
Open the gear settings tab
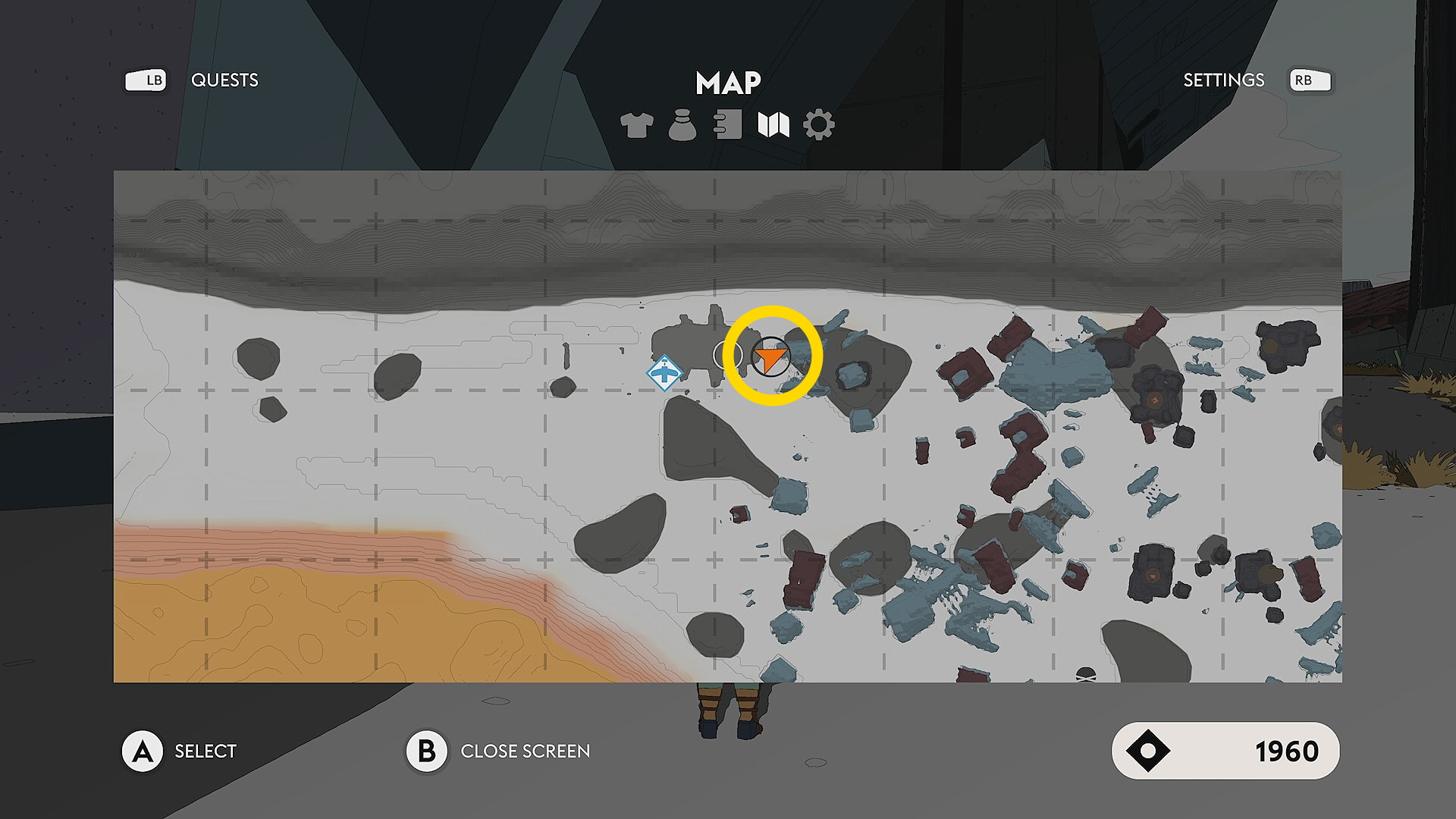coord(819,125)
